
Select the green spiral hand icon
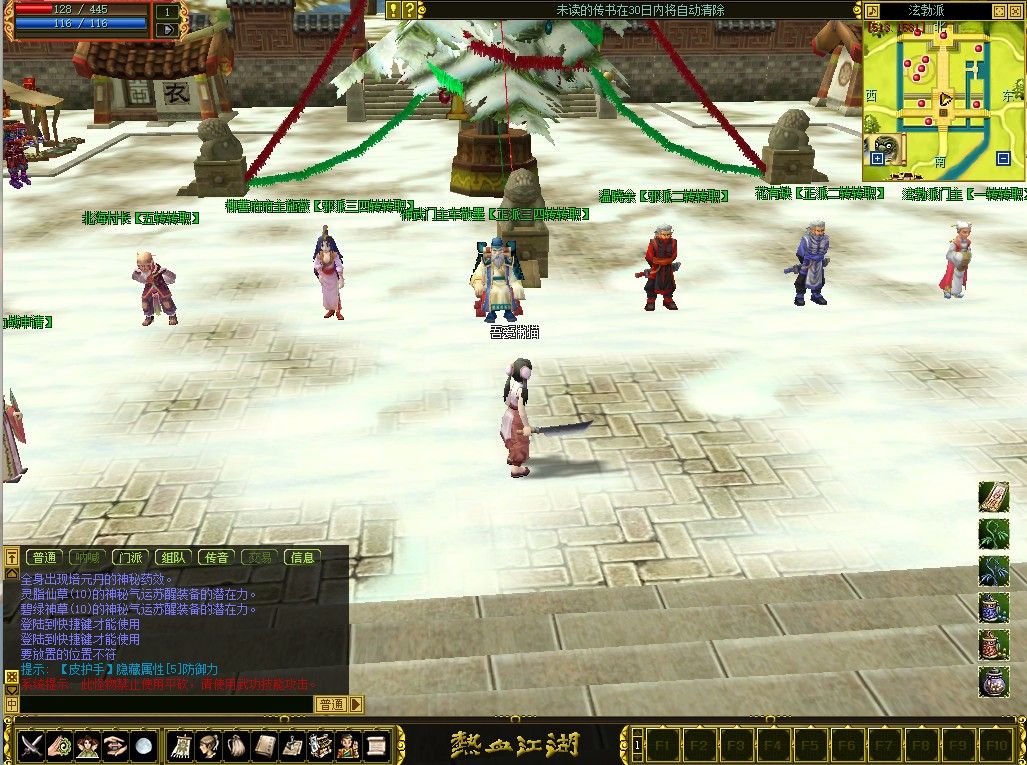(60, 745)
